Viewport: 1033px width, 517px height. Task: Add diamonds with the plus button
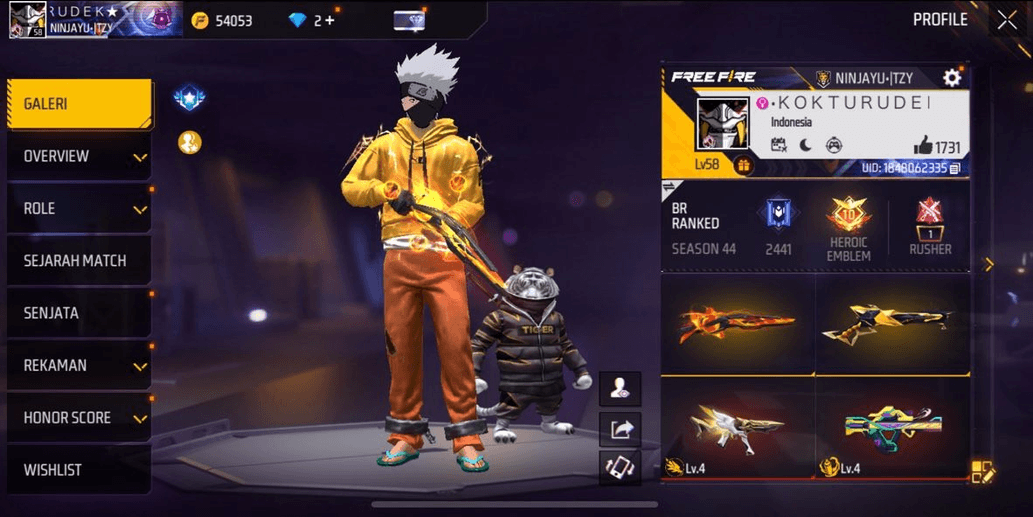point(329,20)
